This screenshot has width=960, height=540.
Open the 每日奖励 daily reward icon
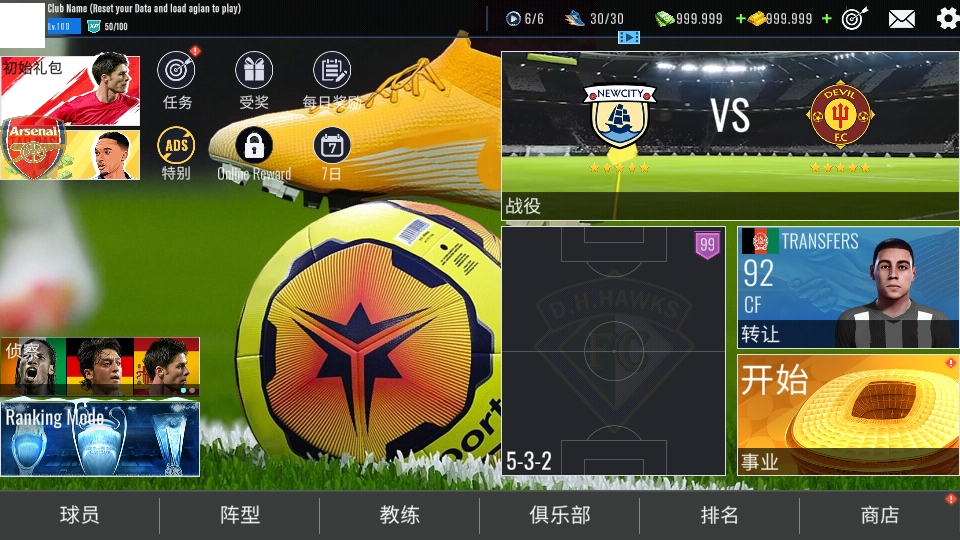(332, 71)
